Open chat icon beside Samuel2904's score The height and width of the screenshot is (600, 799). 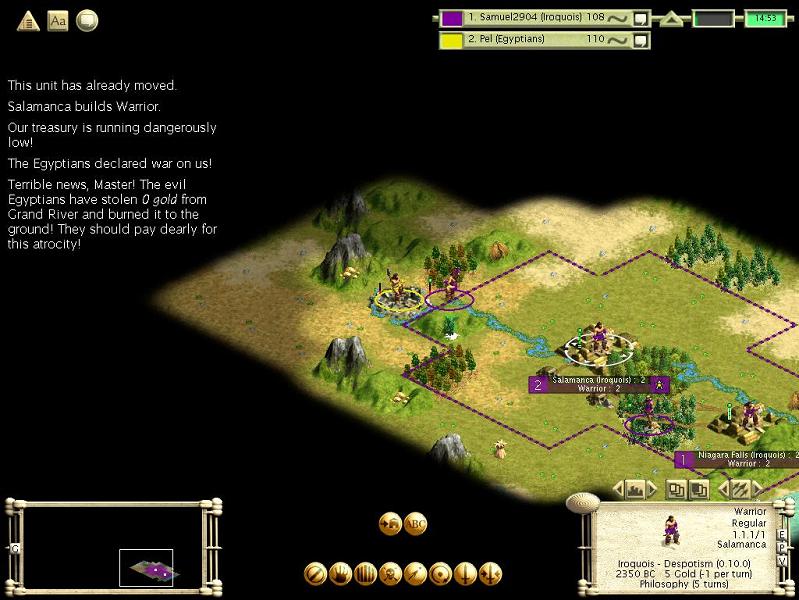(x=641, y=18)
